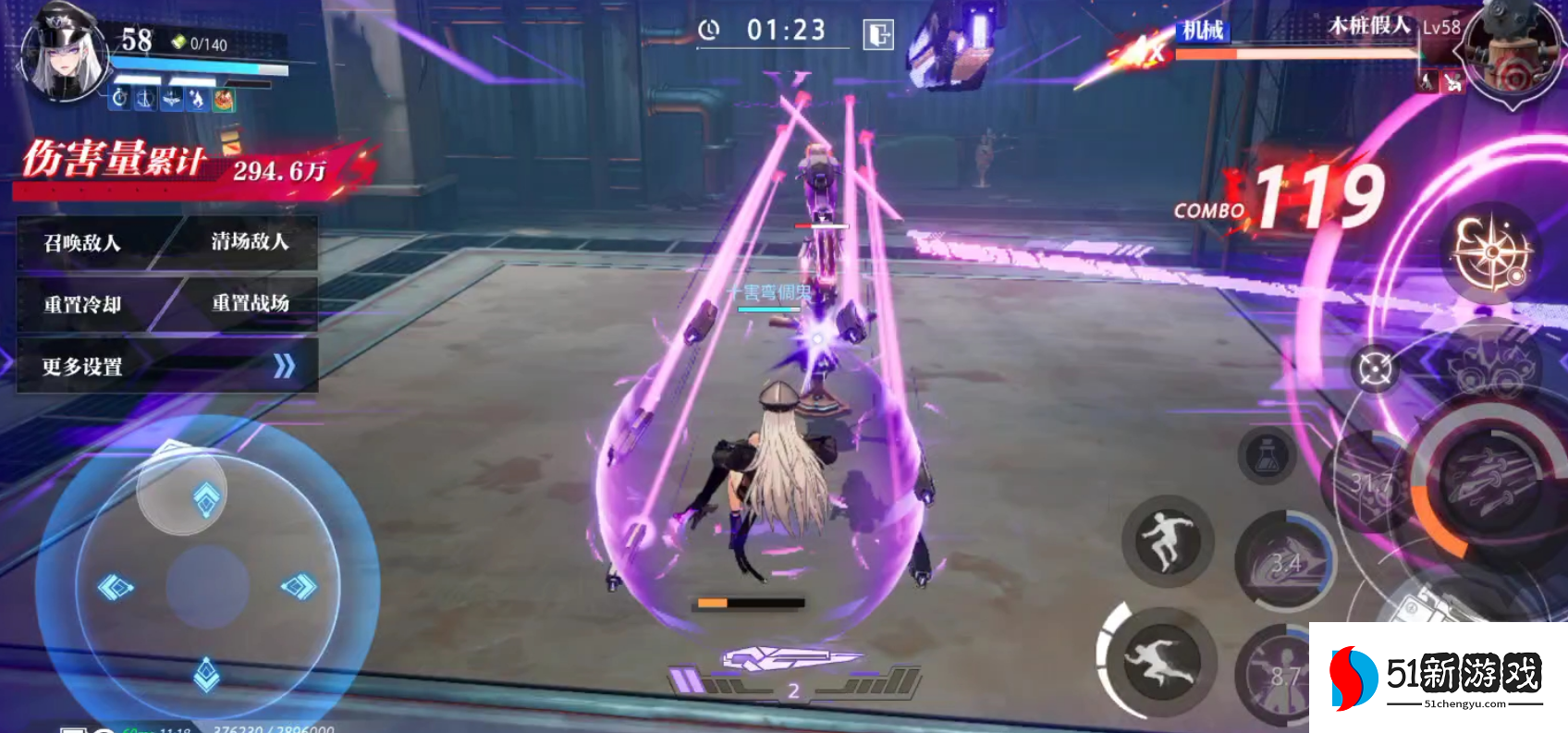Activate the dash sprint button
Screen dimensions: 1568x733
(x=1160, y=660)
